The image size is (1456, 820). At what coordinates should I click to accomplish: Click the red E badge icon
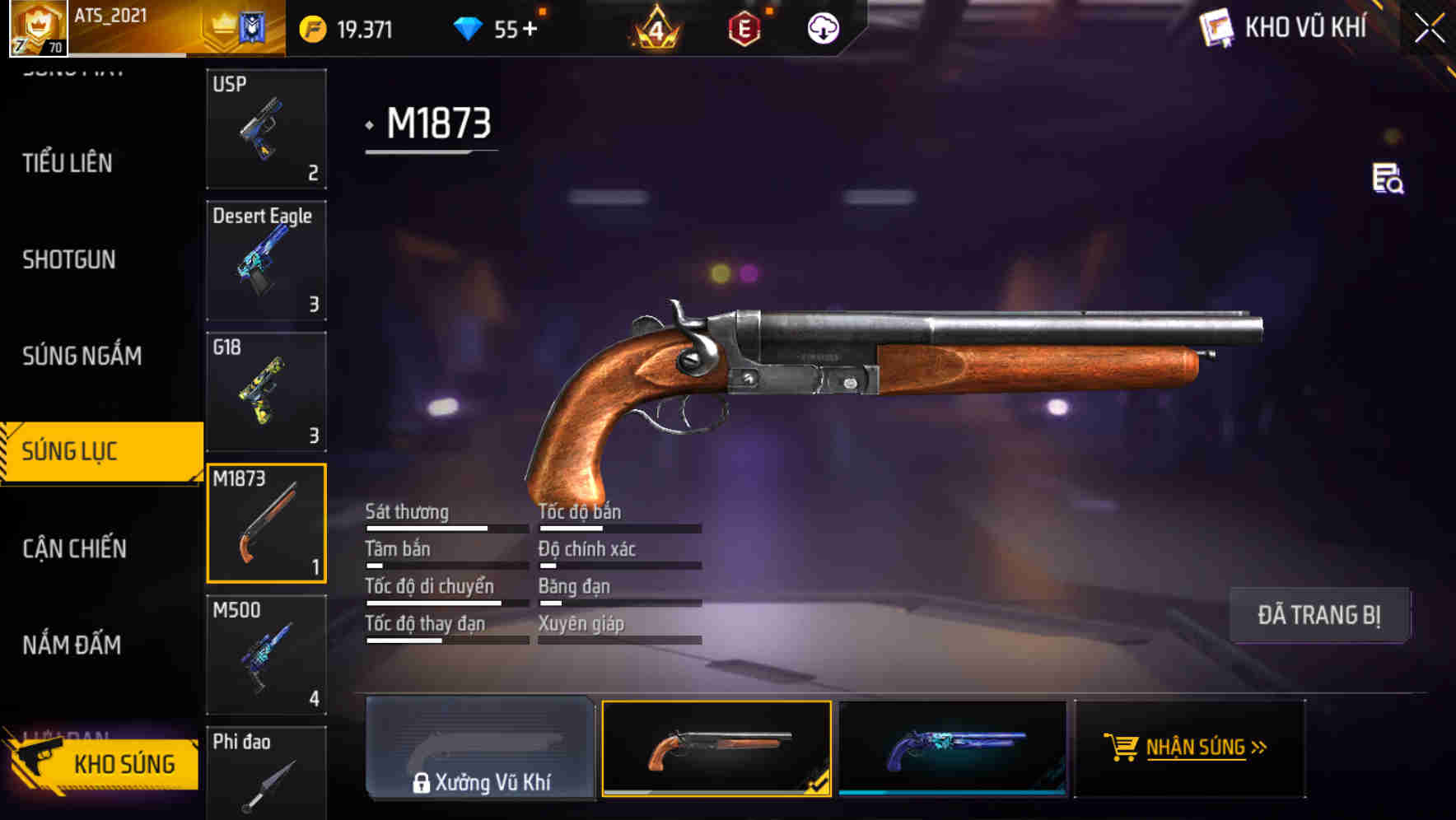(x=744, y=28)
